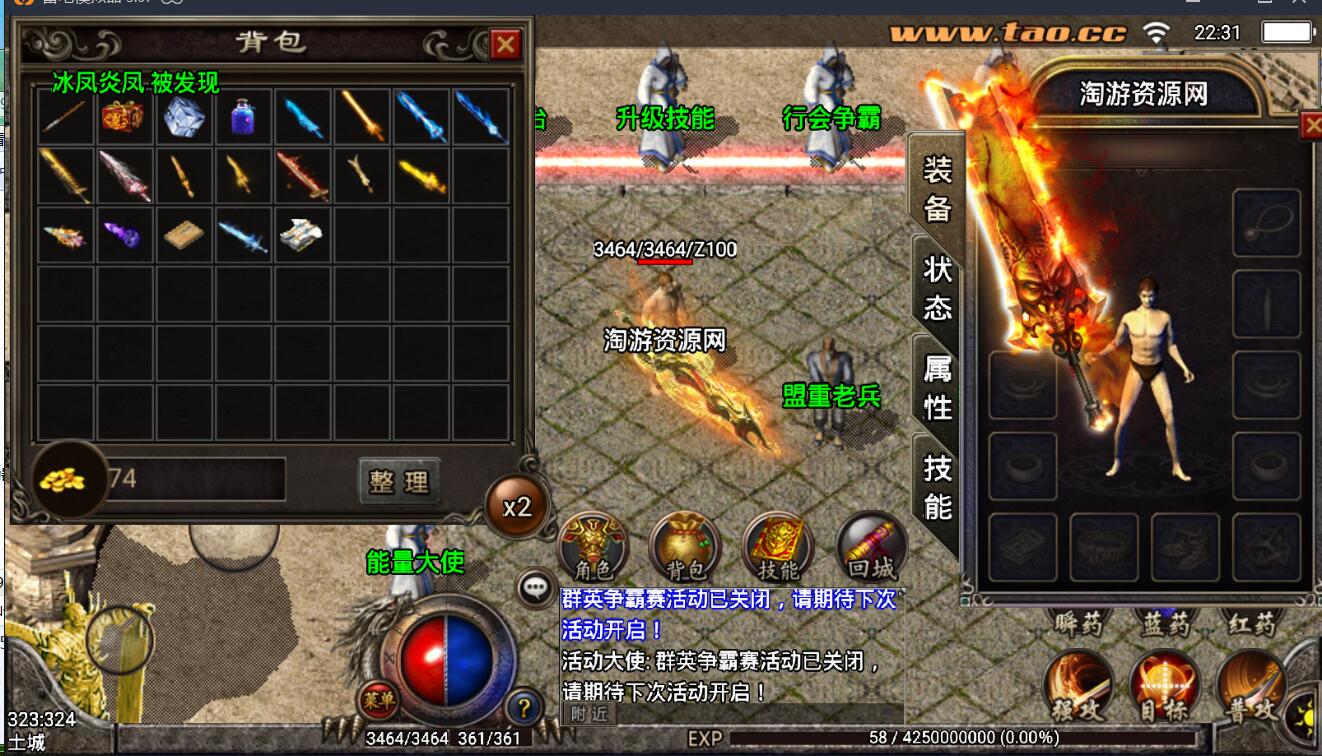The height and width of the screenshot is (756, 1322).
Task: Tap the round 背包 bag icon
Action: pyautogui.click(x=685, y=546)
